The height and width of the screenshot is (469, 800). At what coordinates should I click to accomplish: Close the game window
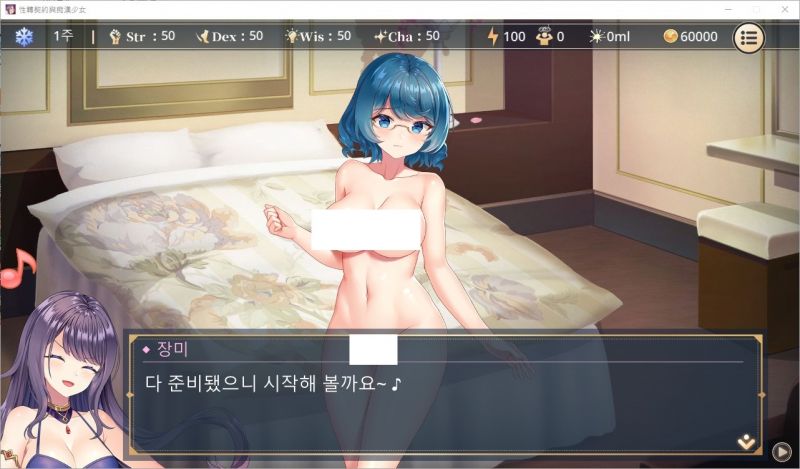click(782, 8)
